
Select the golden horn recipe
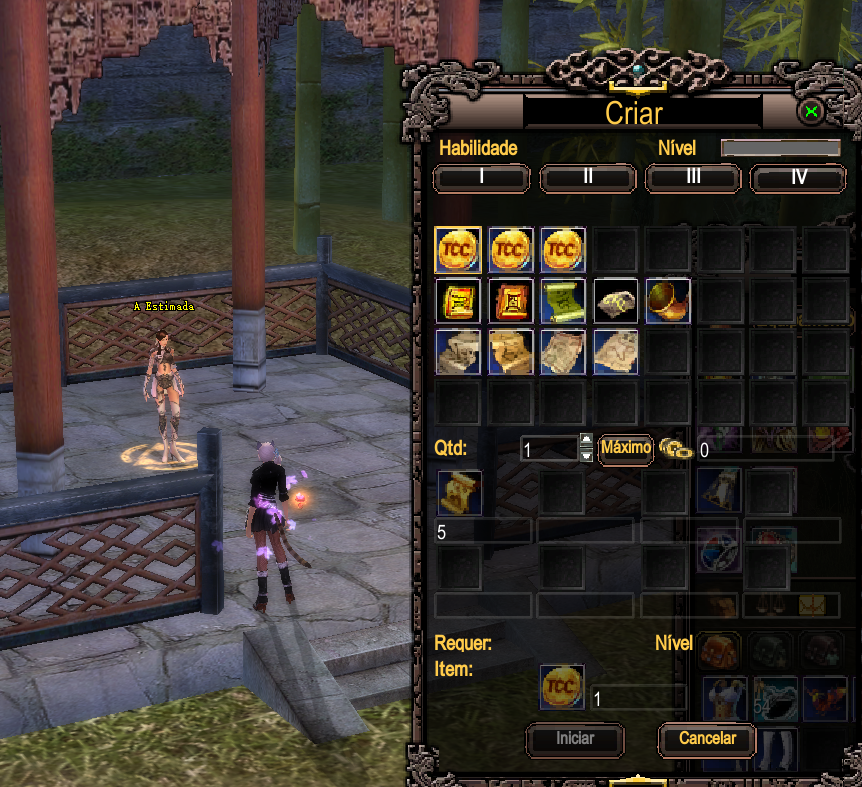coord(667,301)
